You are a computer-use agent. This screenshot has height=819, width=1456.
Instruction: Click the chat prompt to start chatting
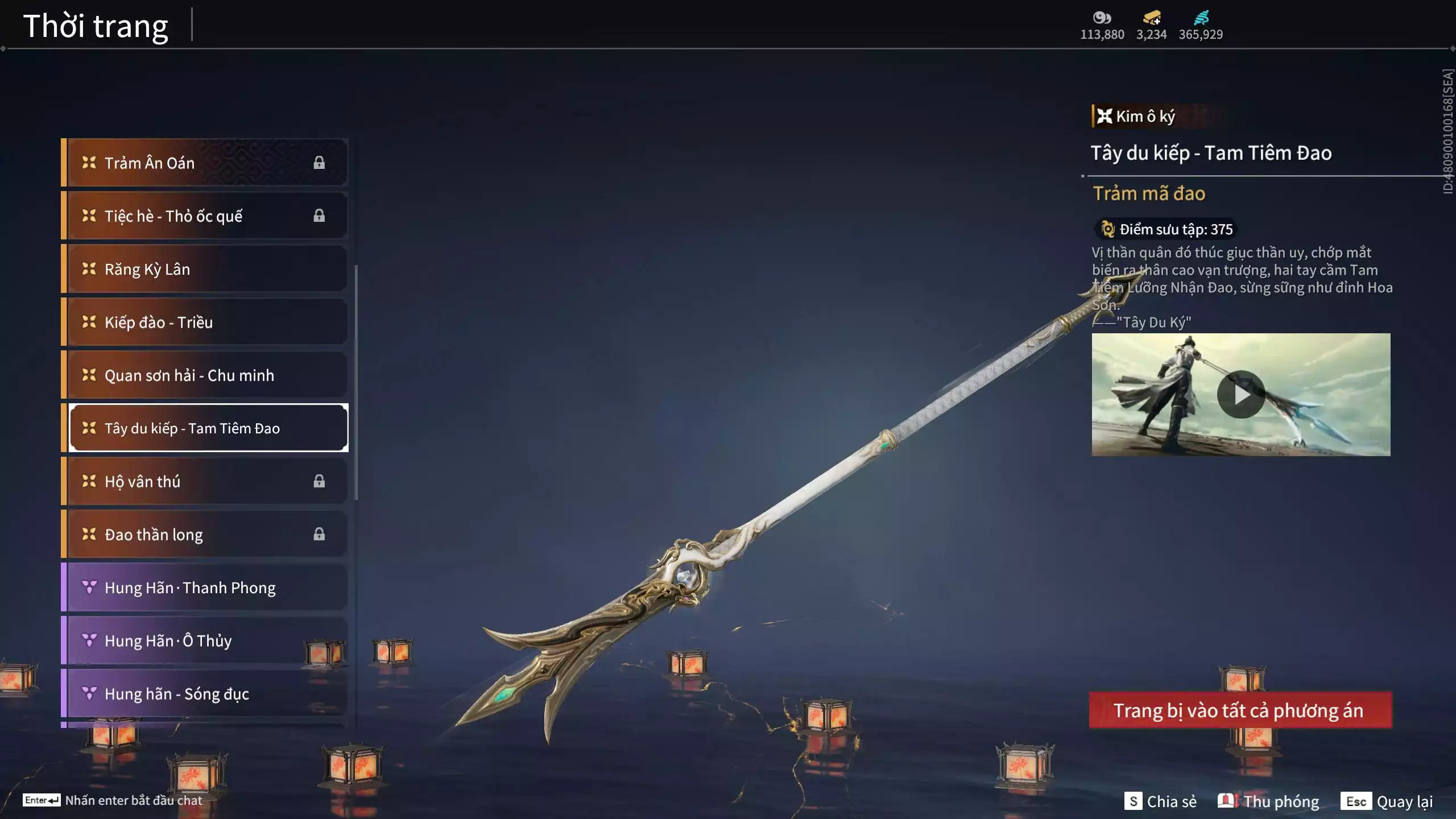click(x=113, y=800)
